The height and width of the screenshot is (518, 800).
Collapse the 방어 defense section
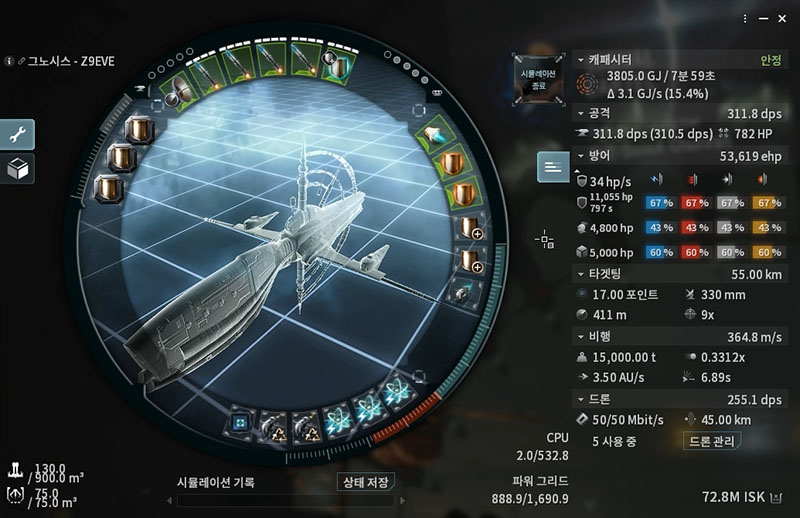pyautogui.click(x=581, y=156)
